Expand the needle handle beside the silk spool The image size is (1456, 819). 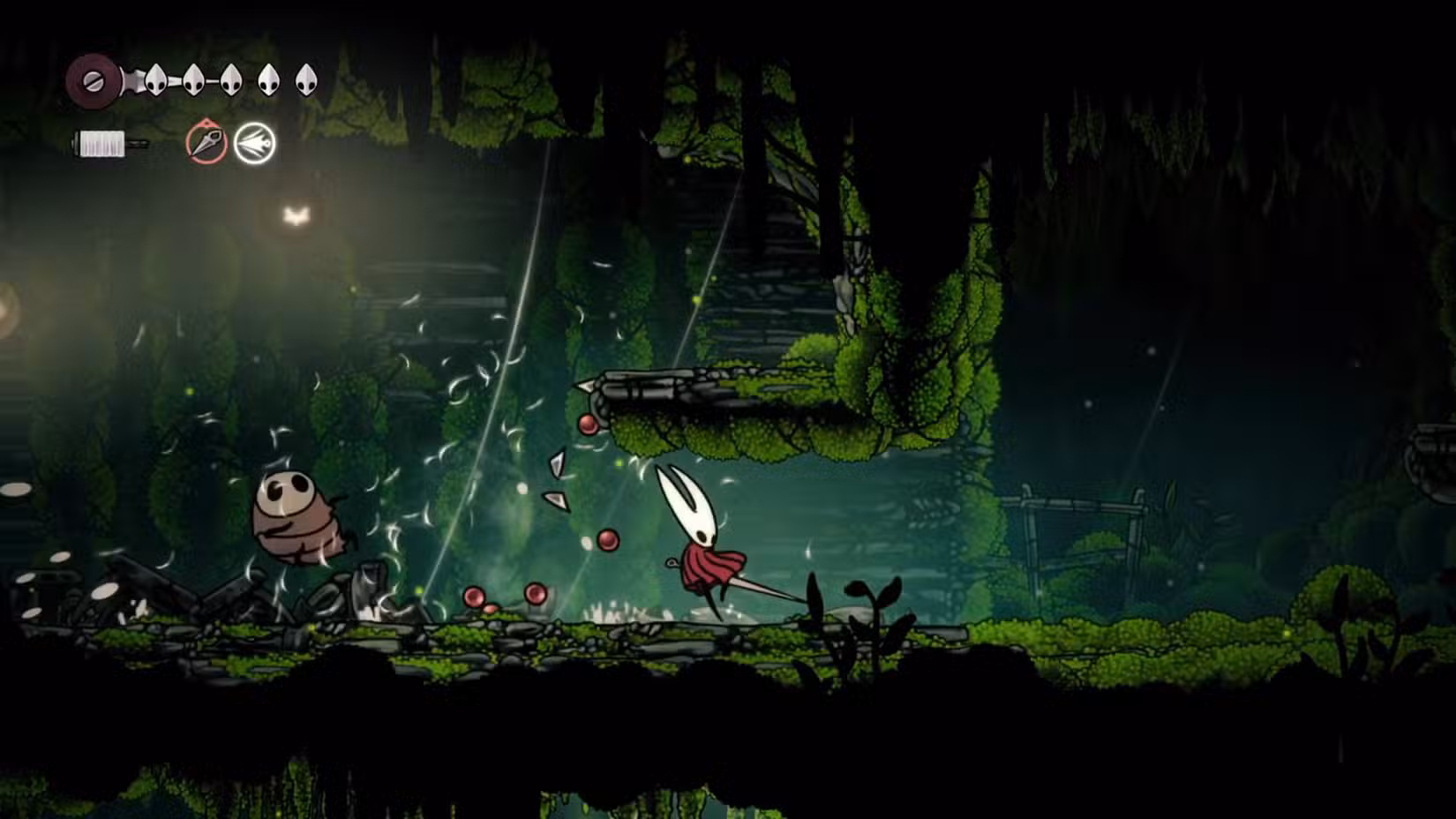pyautogui.click(x=139, y=142)
